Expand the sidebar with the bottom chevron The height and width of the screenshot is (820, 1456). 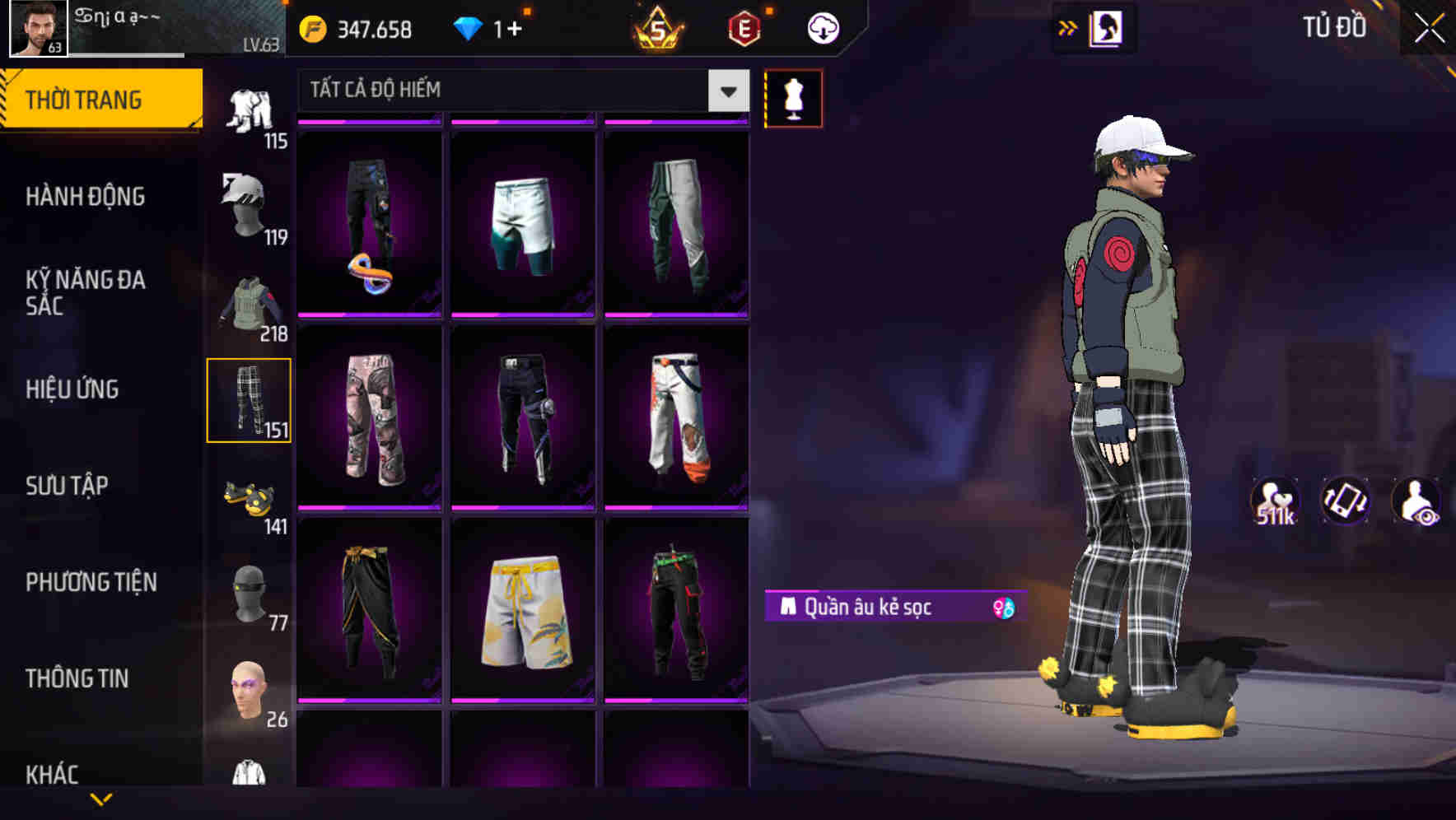(x=101, y=799)
